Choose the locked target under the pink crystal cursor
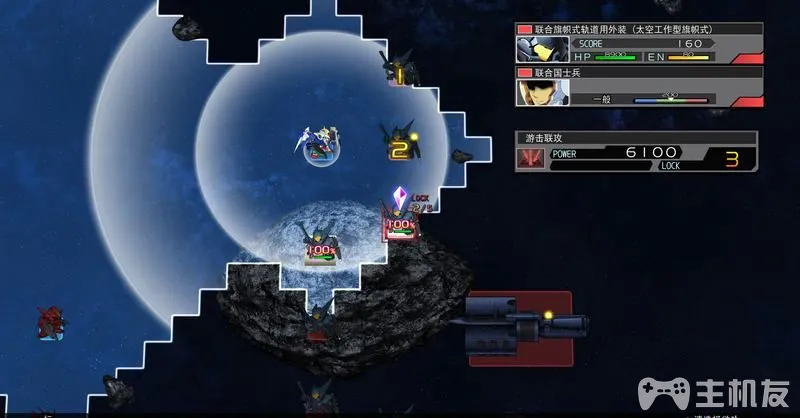The image size is (800, 418). [400, 224]
